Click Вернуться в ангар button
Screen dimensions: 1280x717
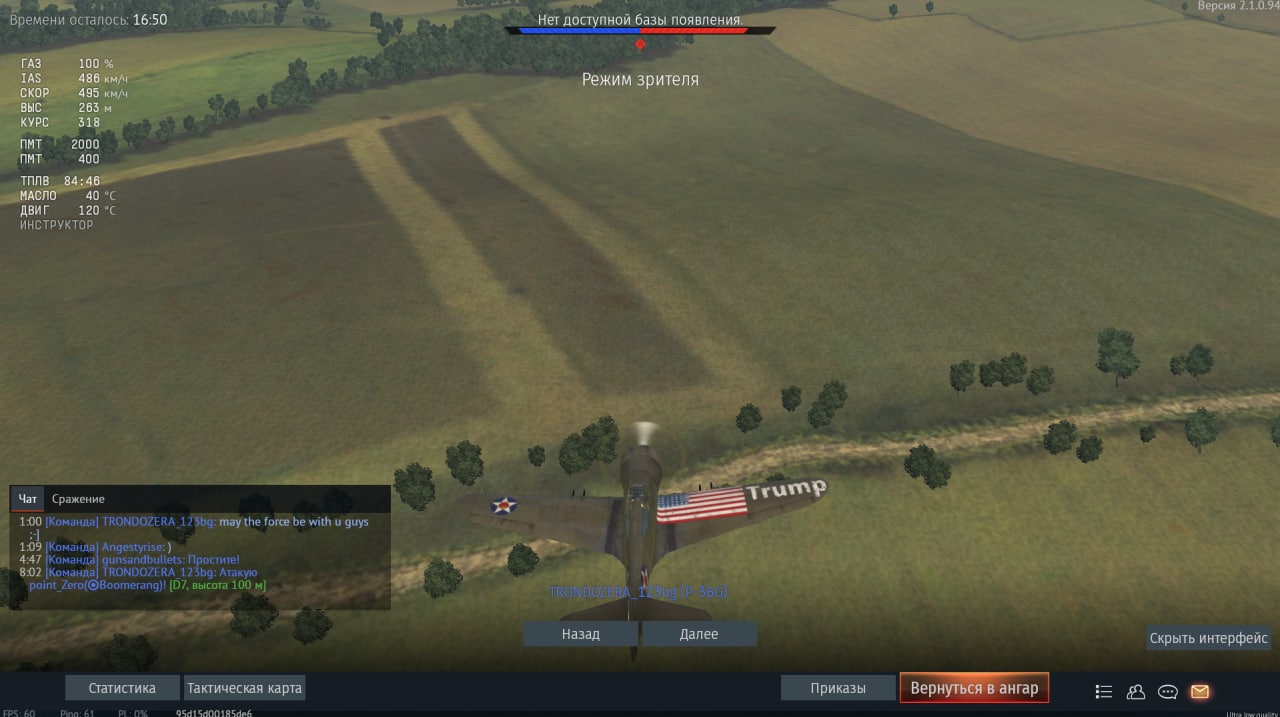click(974, 688)
